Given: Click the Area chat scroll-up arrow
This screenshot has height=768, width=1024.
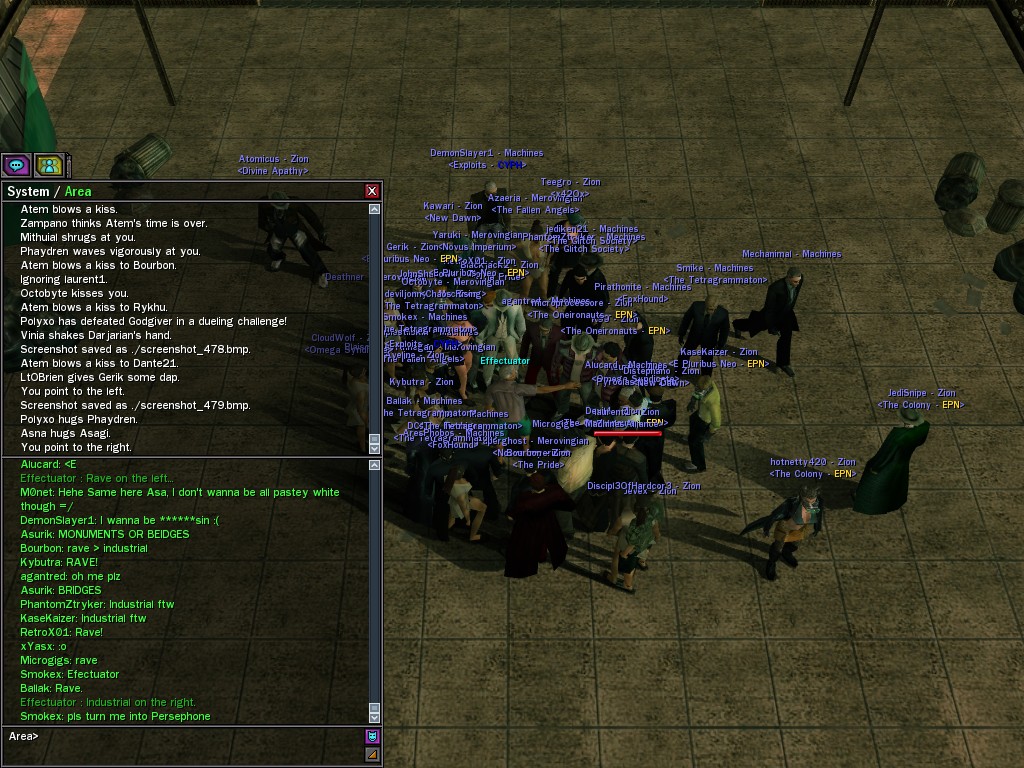Looking at the screenshot, I should pyautogui.click(x=375, y=465).
